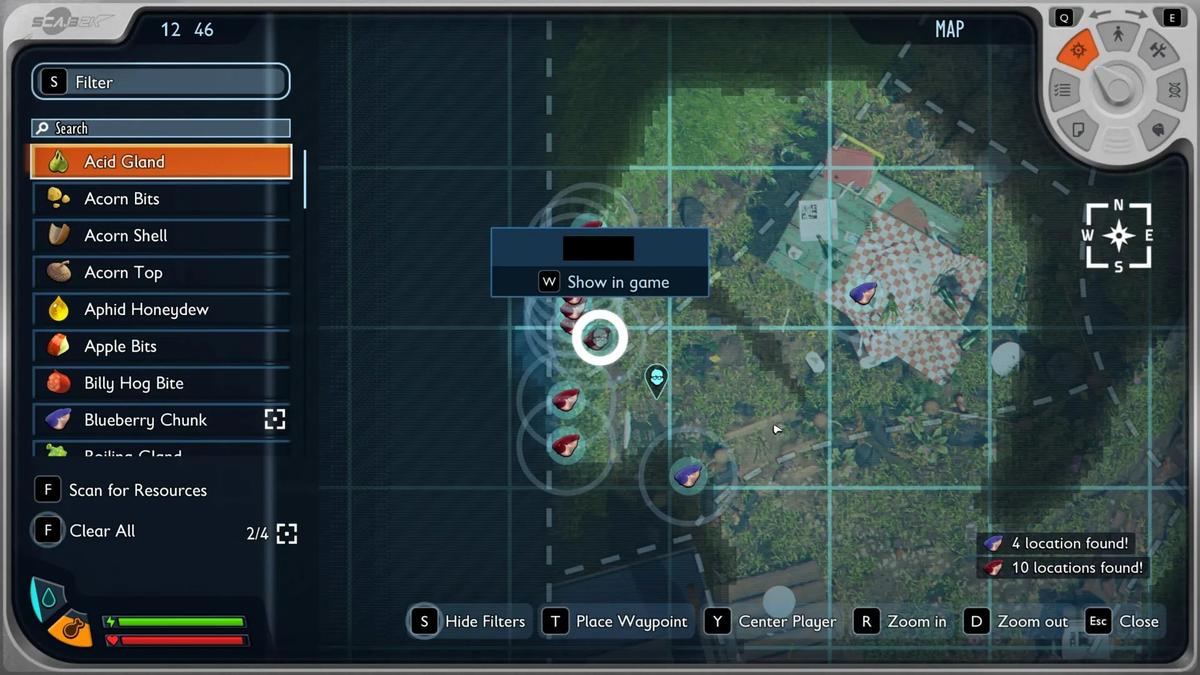Open the Filter dropdown
Screen dimensions: 1200x675
[x=161, y=82]
